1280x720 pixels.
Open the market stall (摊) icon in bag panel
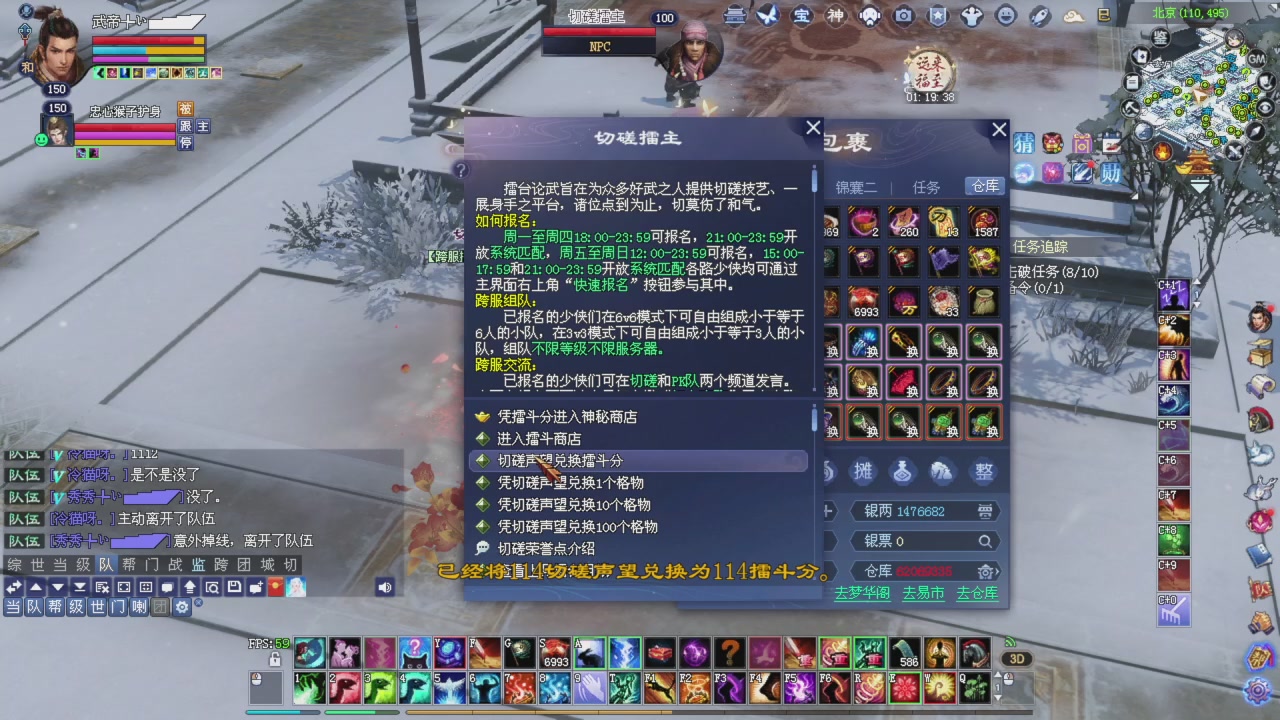[863, 472]
